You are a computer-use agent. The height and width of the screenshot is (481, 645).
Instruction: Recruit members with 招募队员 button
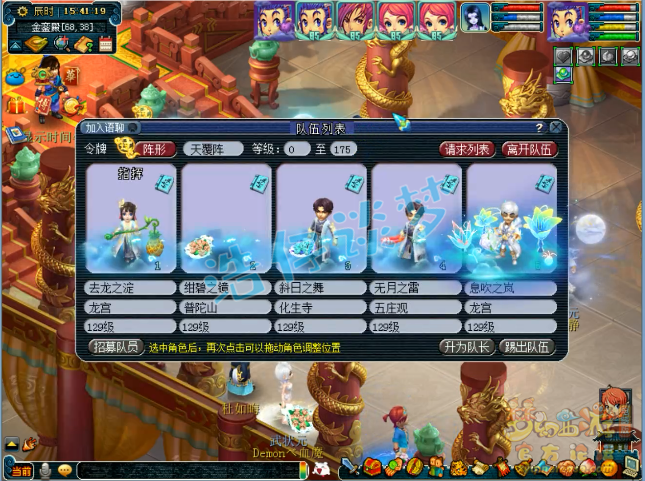pos(116,347)
